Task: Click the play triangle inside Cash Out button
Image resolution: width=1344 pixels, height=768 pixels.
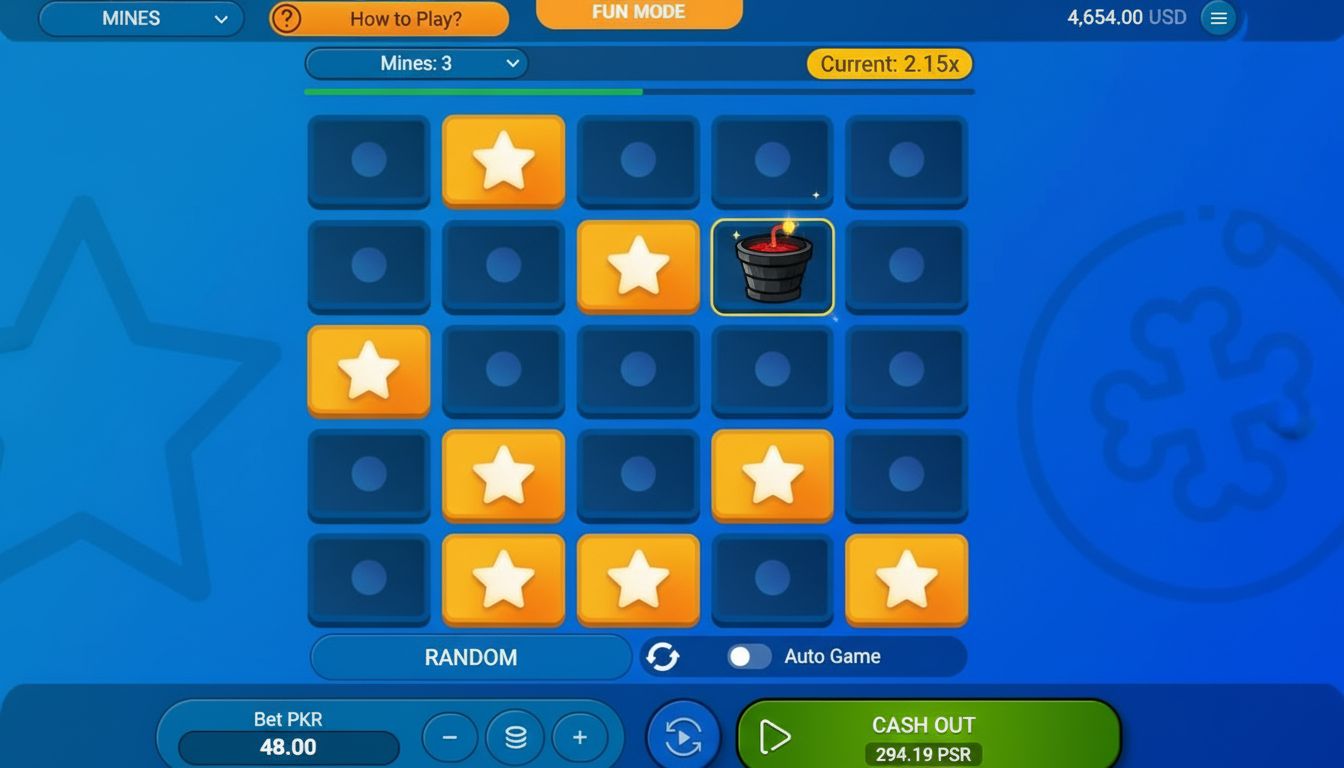Action: [x=773, y=736]
